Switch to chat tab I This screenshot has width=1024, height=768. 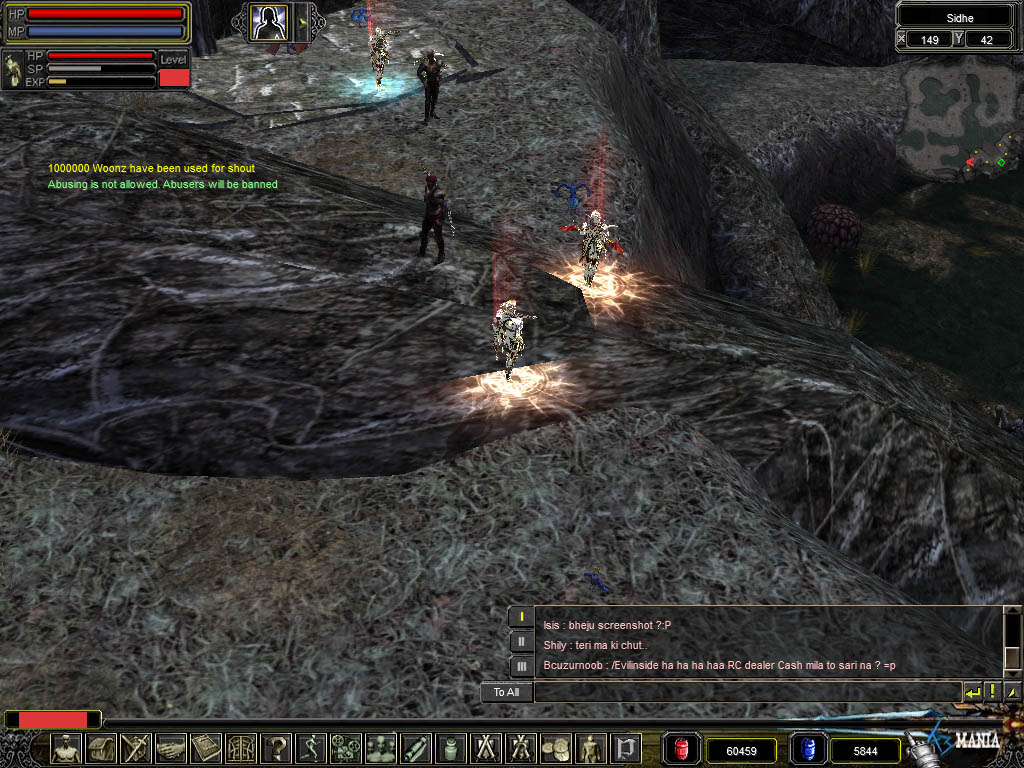[x=522, y=617]
